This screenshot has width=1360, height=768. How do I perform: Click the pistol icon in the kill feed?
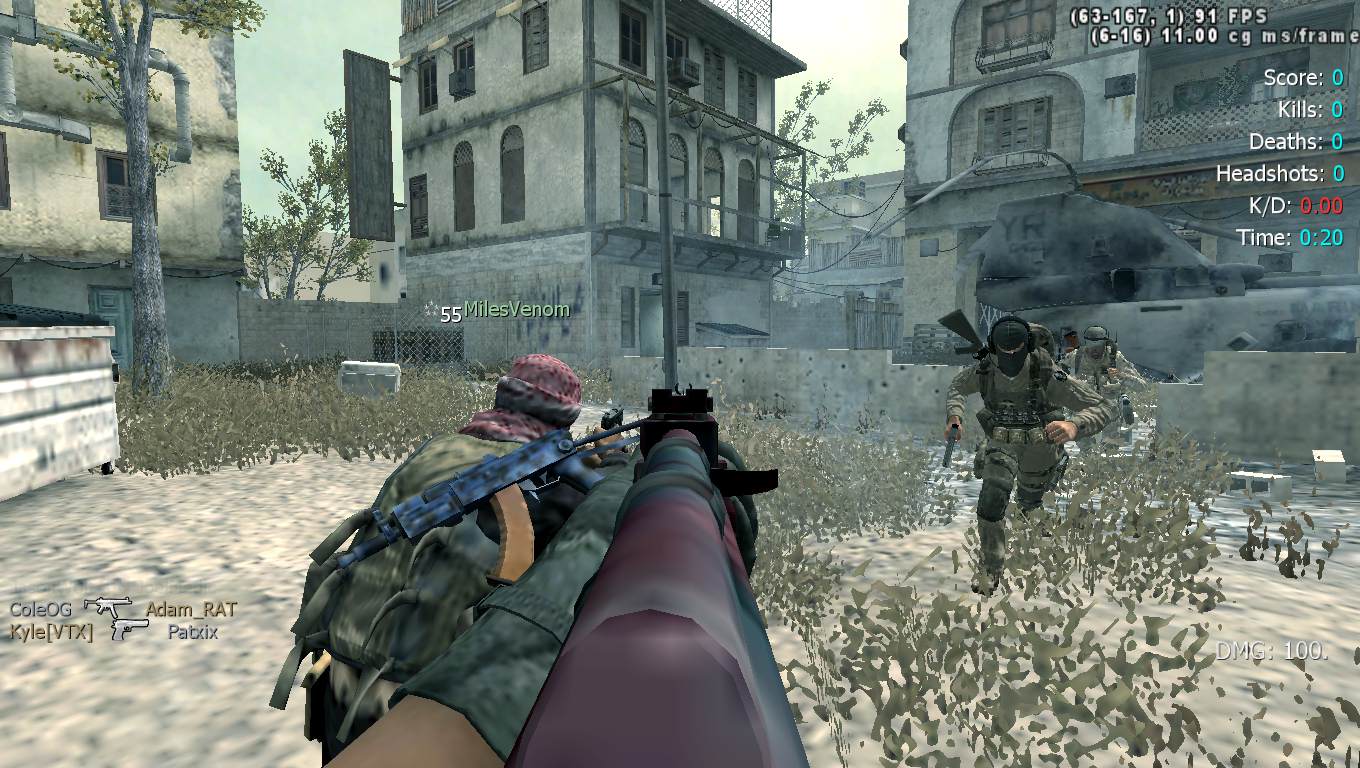tap(130, 630)
